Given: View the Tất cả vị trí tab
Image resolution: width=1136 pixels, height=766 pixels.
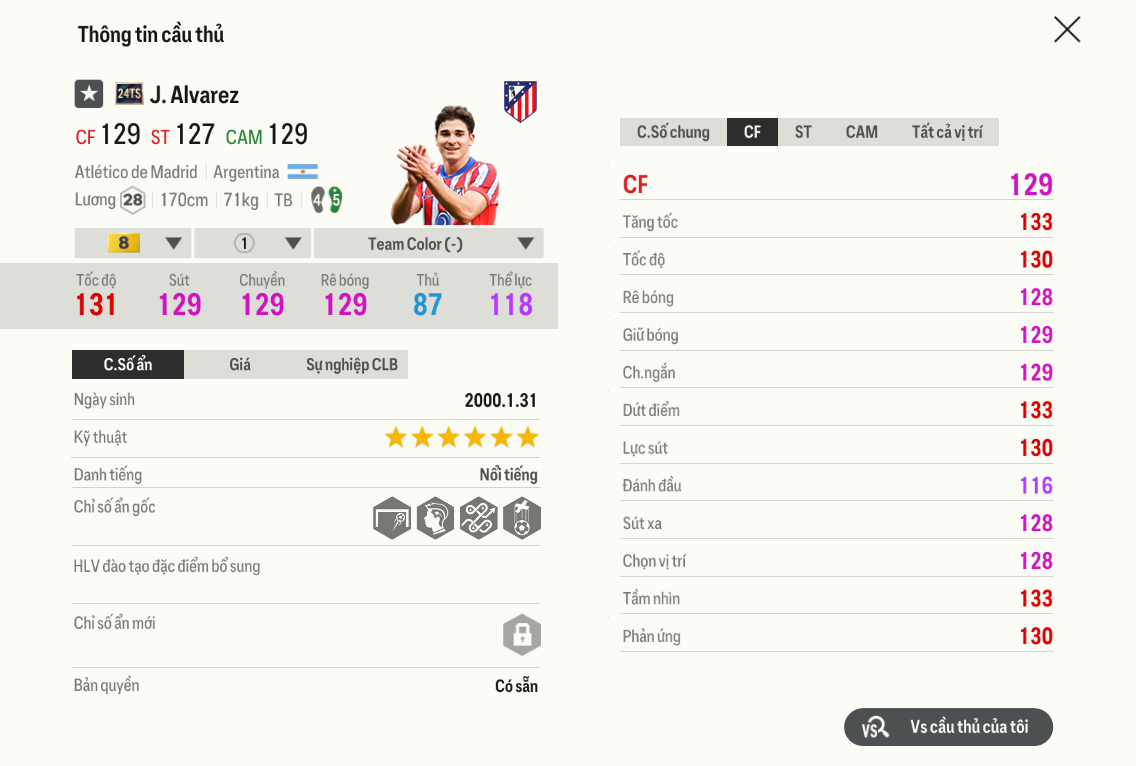Looking at the screenshot, I should pyautogui.click(x=946, y=132).
